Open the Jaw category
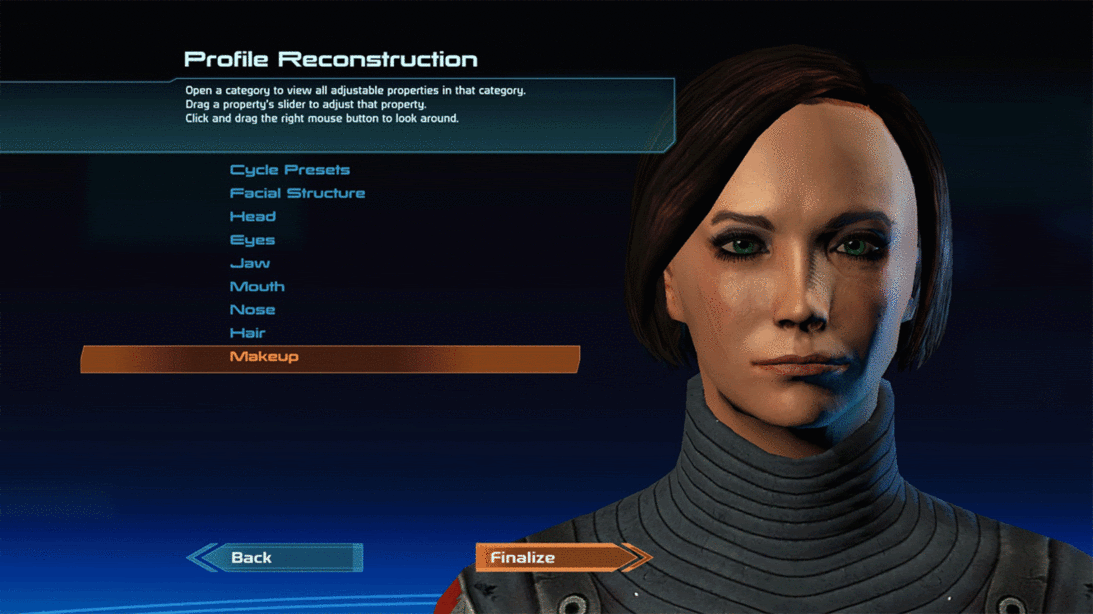Screen dimensions: 1093x614 250,263
